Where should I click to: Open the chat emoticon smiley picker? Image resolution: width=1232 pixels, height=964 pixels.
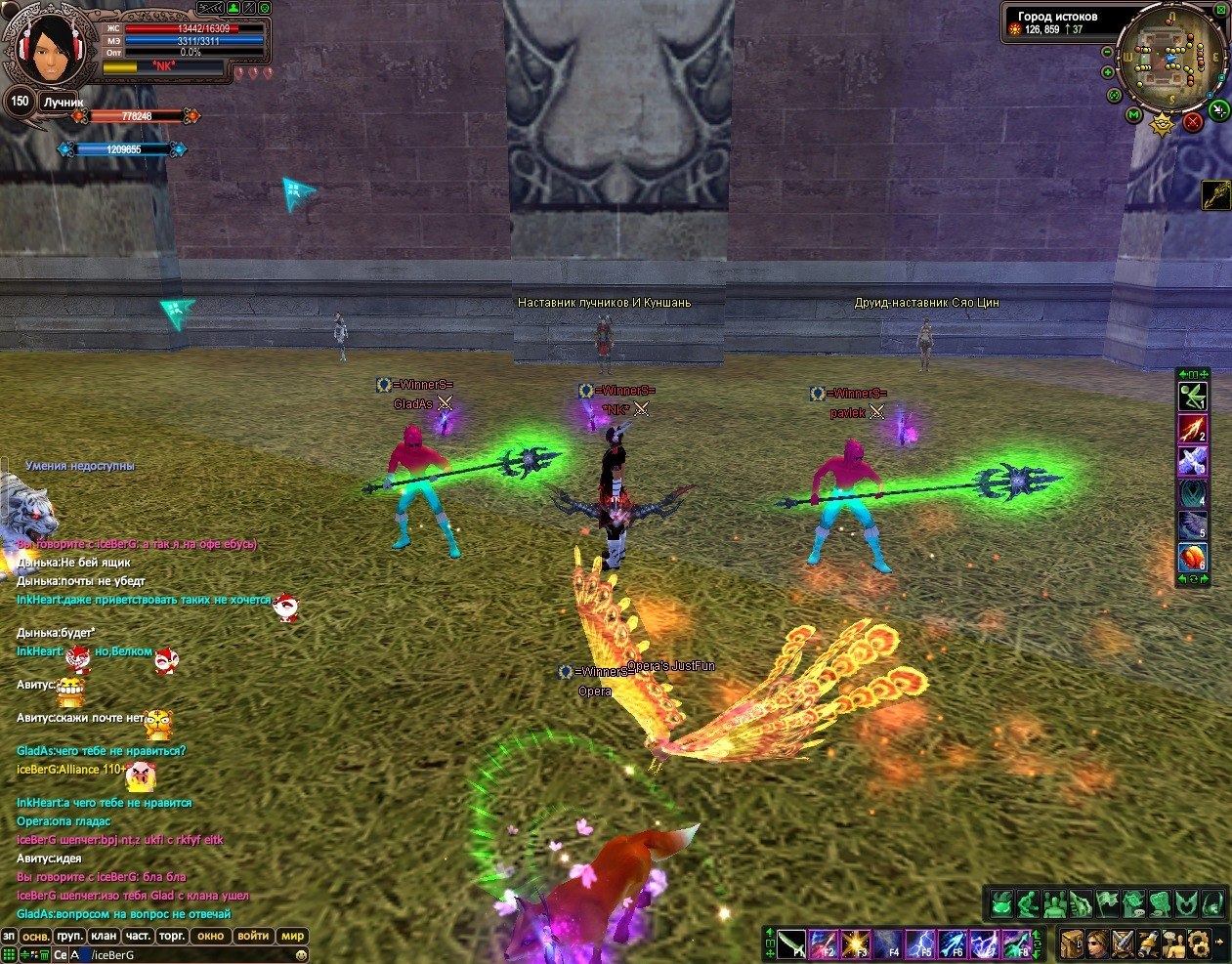tap(301, 954)
